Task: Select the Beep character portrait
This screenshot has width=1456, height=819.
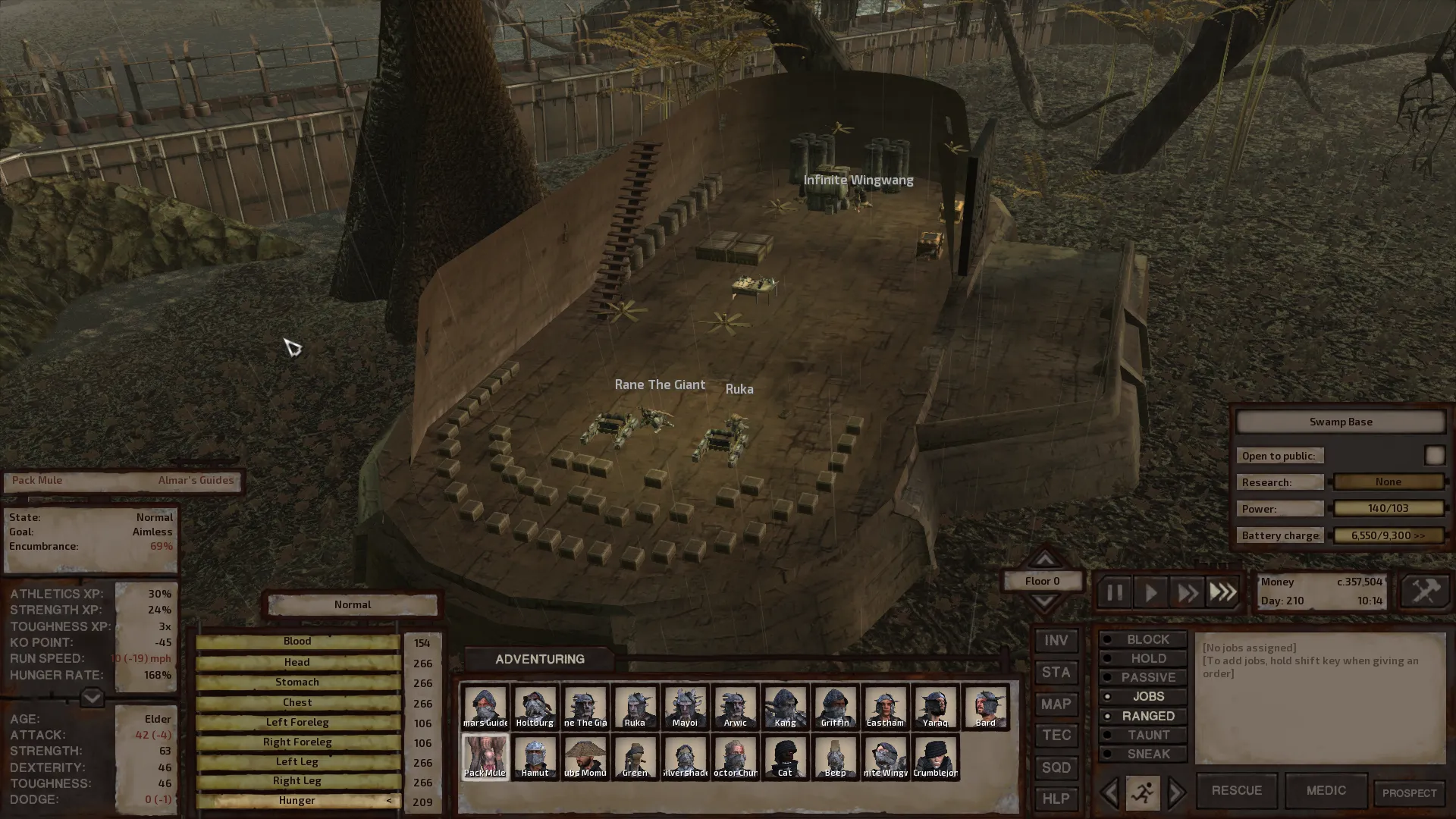Action: tap(835, 757)
